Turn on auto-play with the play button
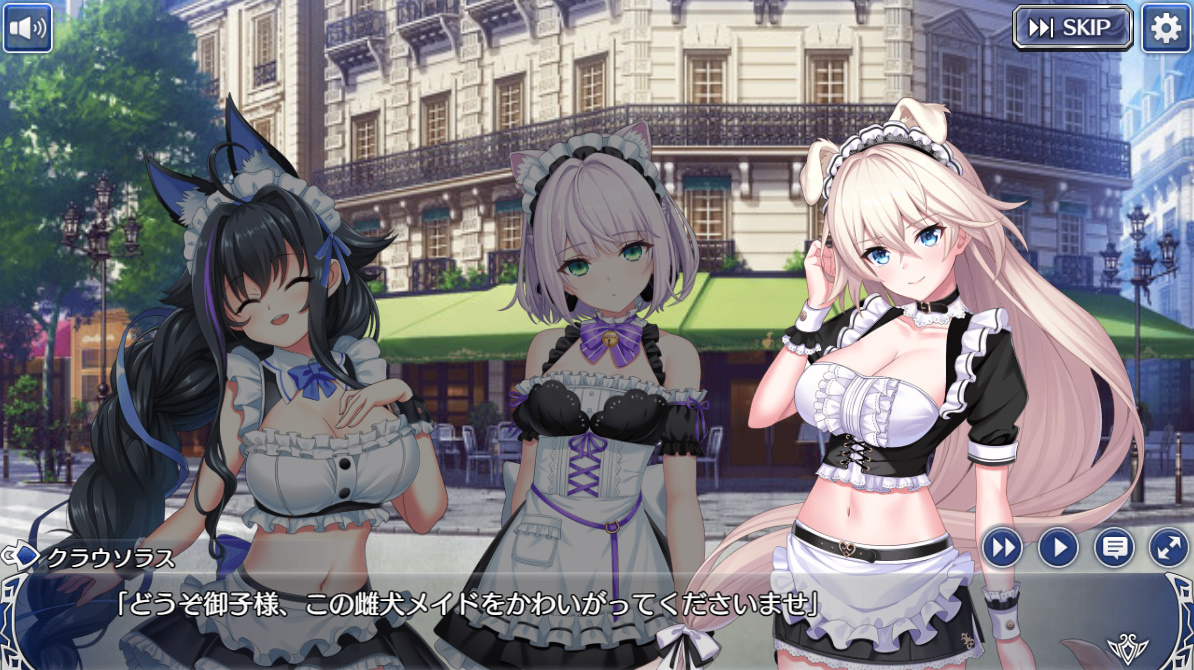The image size is (1194, 670). pos(1057,547)
